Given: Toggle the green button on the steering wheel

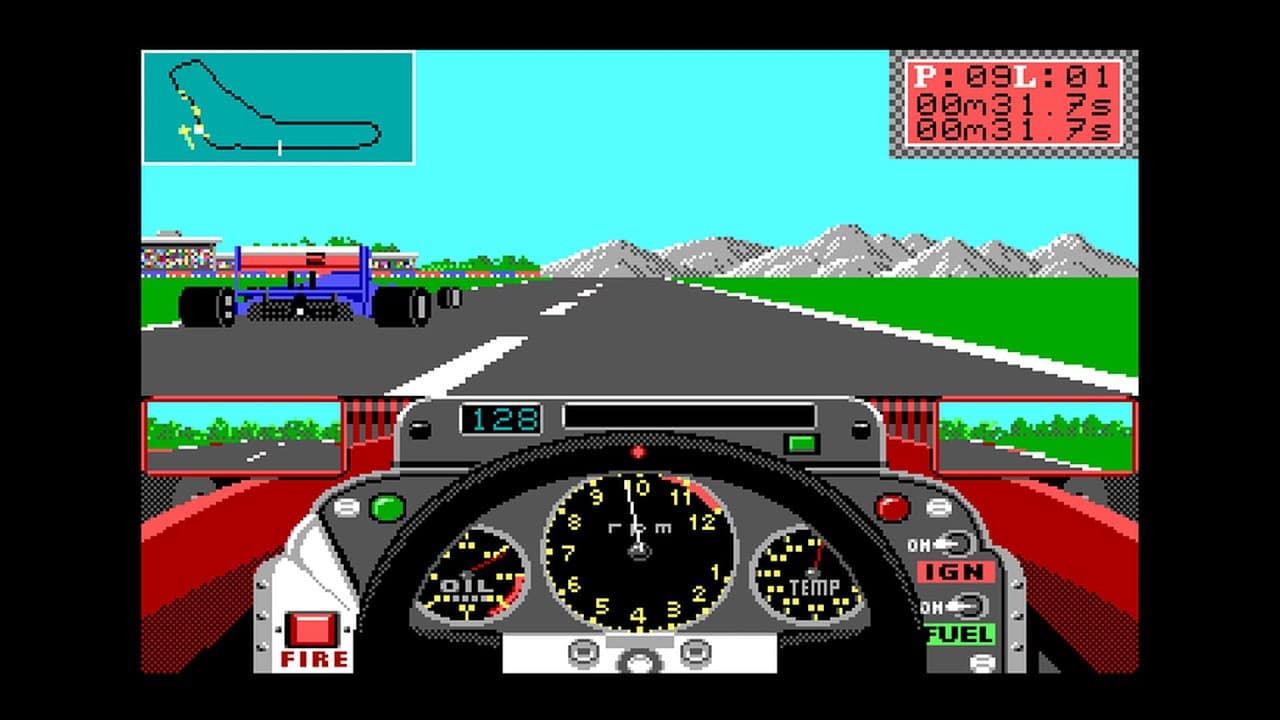Looking at the screenshot, I should tap(389, 509).
